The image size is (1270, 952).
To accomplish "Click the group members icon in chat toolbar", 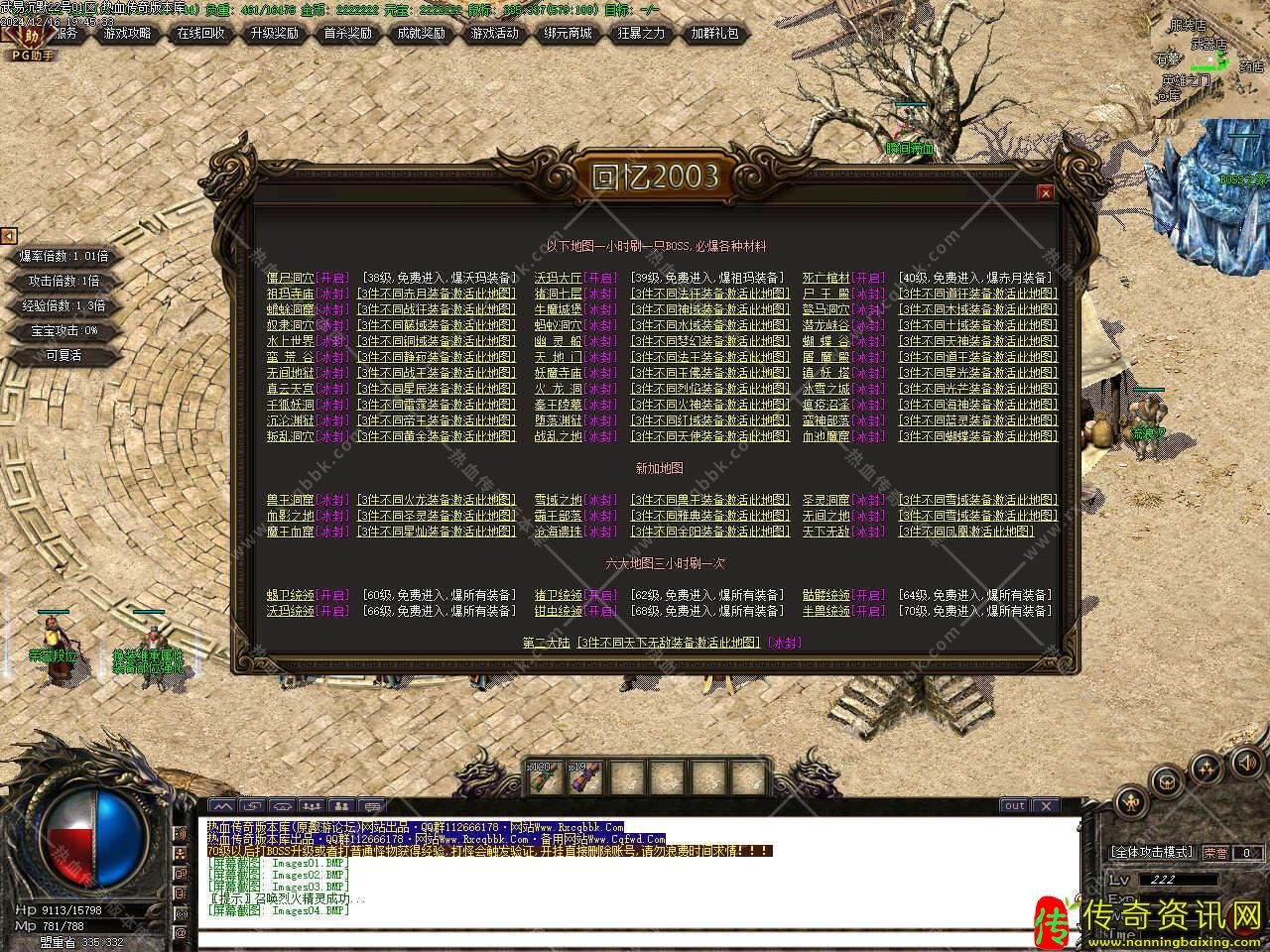I will coord(313,807).
